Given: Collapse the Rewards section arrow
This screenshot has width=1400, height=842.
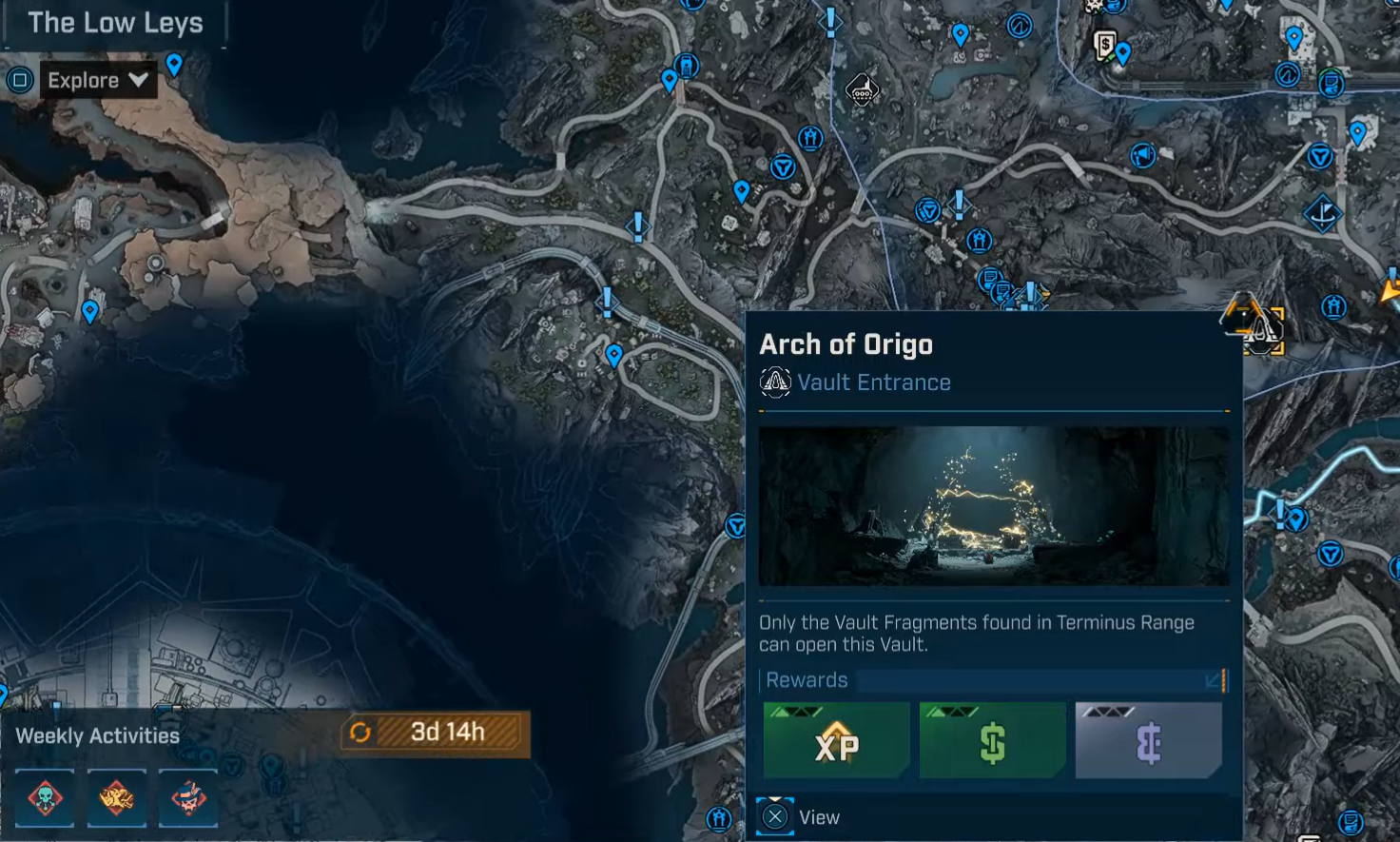Looking at the screenshot, I should pos(1214,680).
